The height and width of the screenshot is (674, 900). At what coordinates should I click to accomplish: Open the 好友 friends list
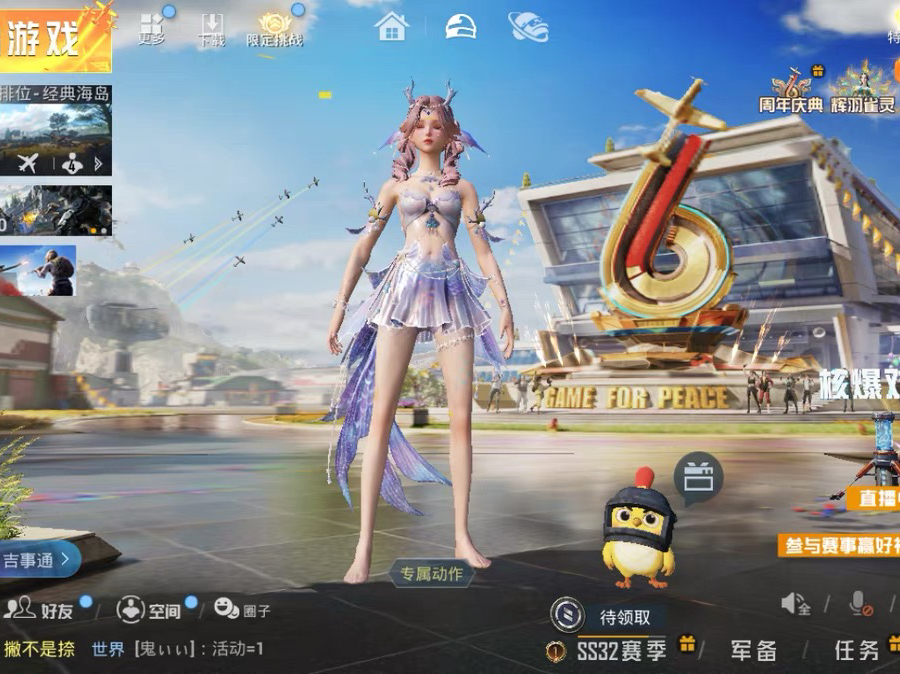pyautogui.click(x=42, y=609)
